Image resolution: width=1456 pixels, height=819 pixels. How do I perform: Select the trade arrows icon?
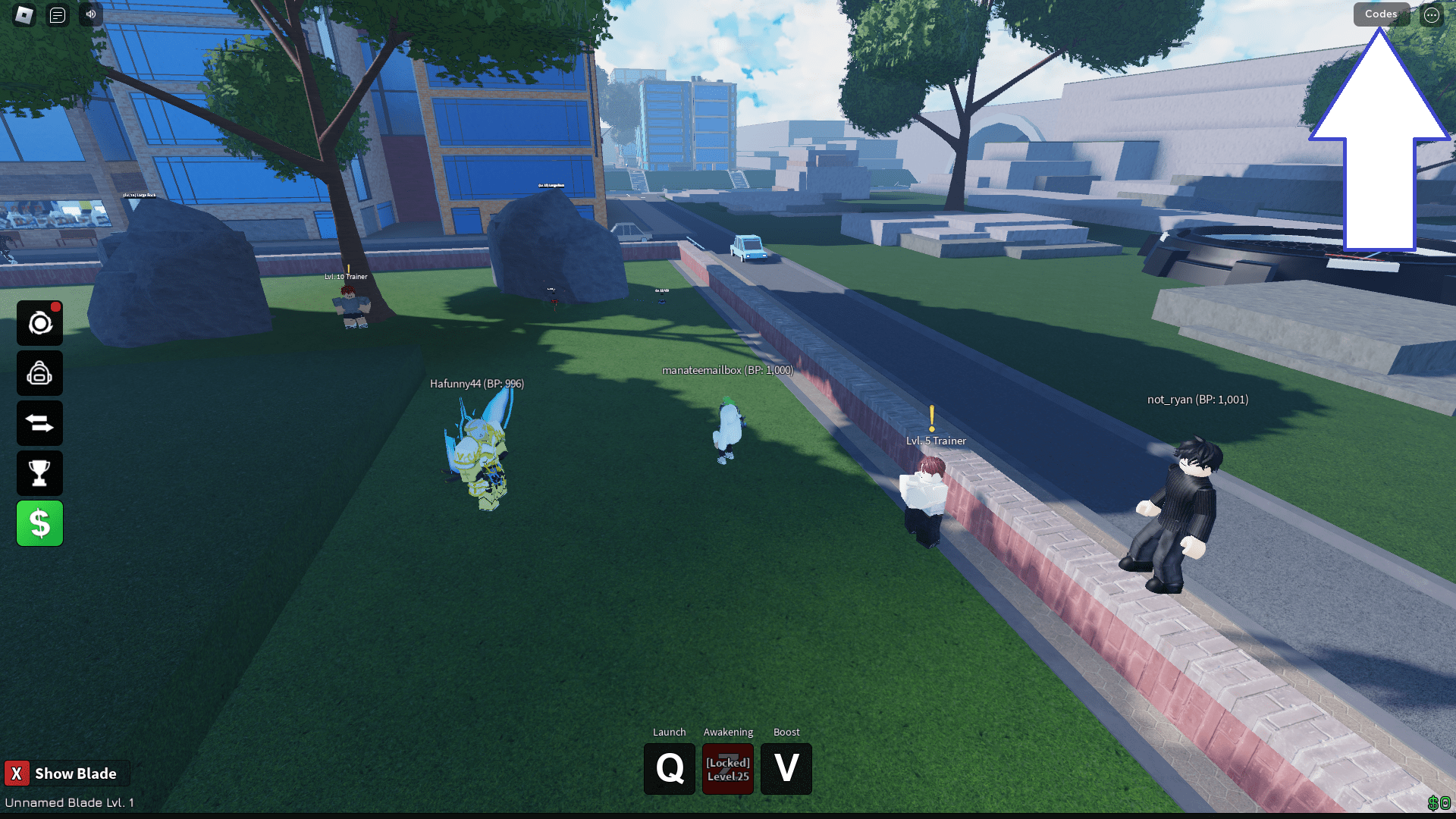(39, 422)
